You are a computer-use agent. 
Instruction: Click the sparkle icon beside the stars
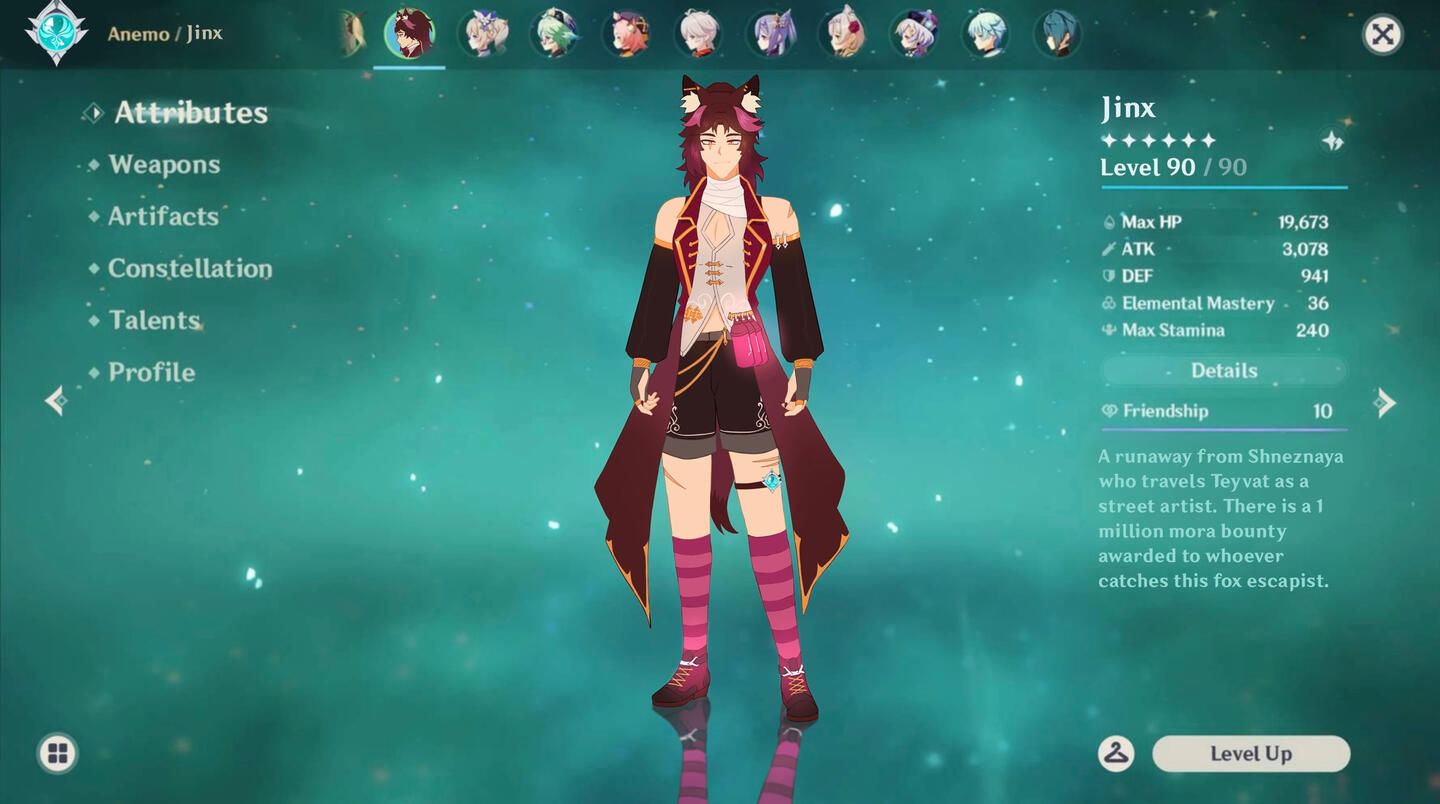[x=1332, y=141]
